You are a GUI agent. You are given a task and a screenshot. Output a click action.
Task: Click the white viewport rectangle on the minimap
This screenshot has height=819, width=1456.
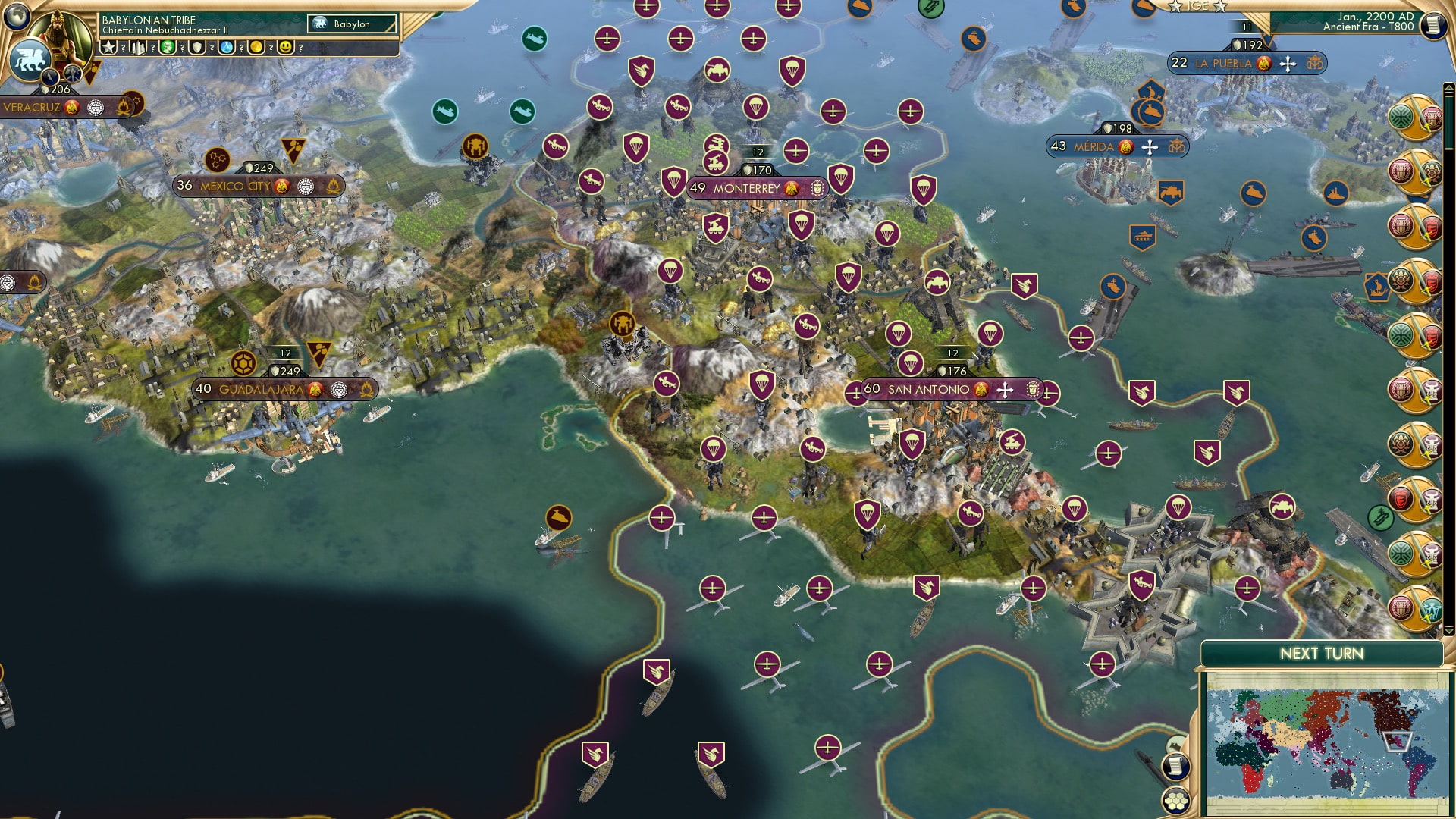[x=1399, y=742]
